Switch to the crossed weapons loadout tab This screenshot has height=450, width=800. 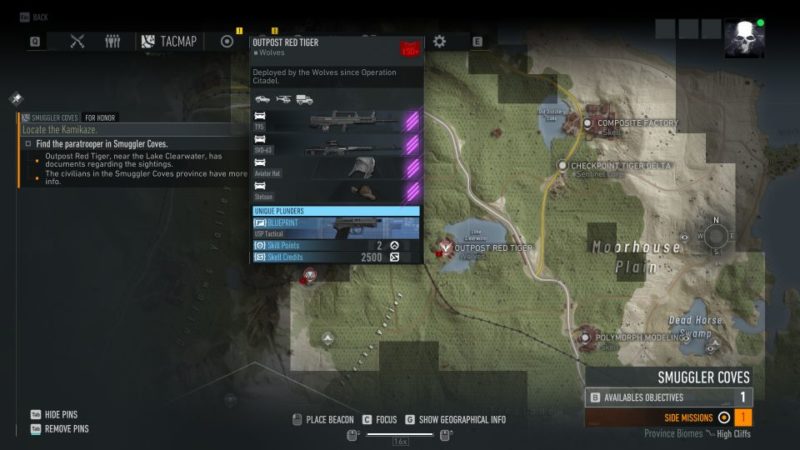pos(78,41)
